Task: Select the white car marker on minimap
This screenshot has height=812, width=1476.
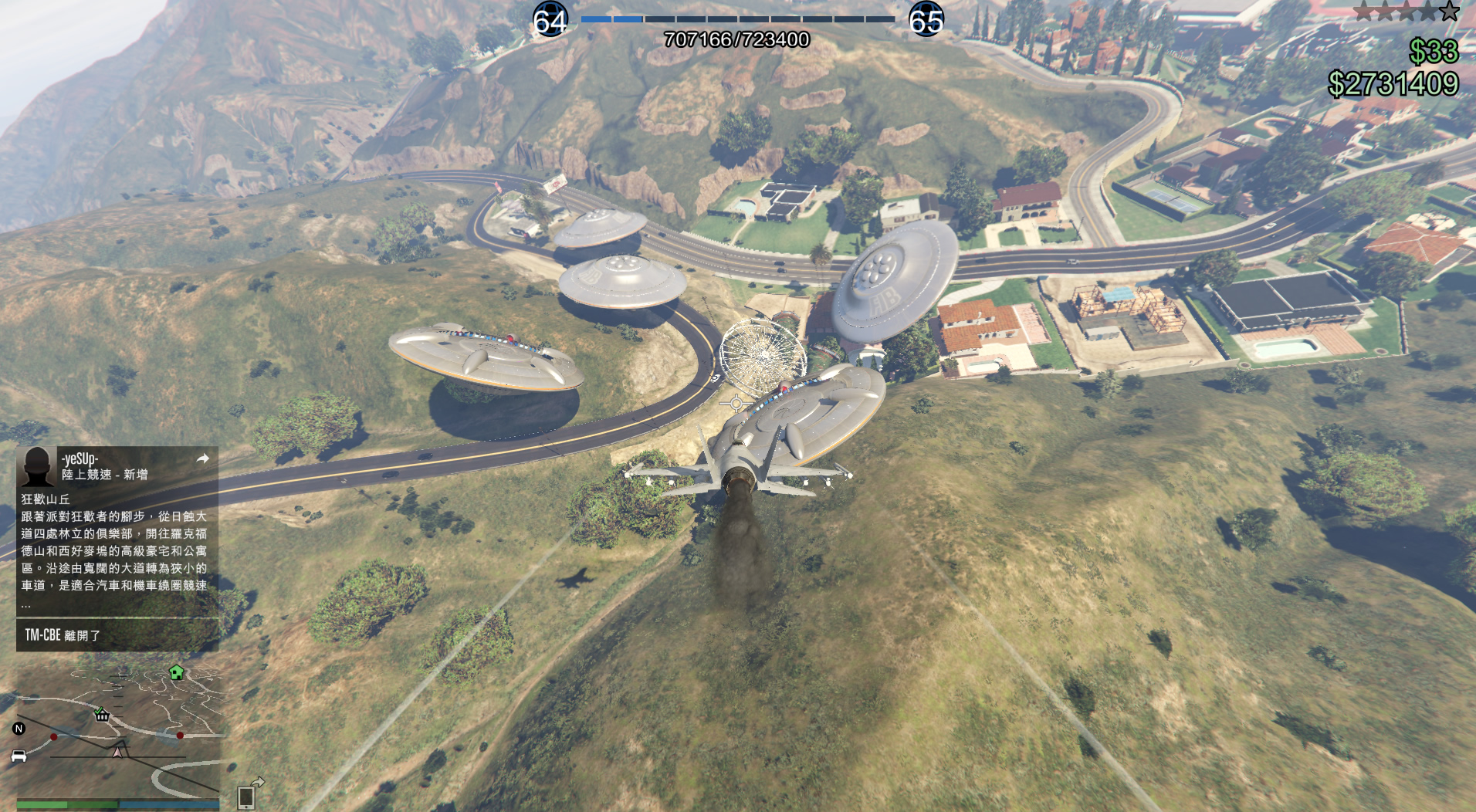Action: tap(19, 756)
